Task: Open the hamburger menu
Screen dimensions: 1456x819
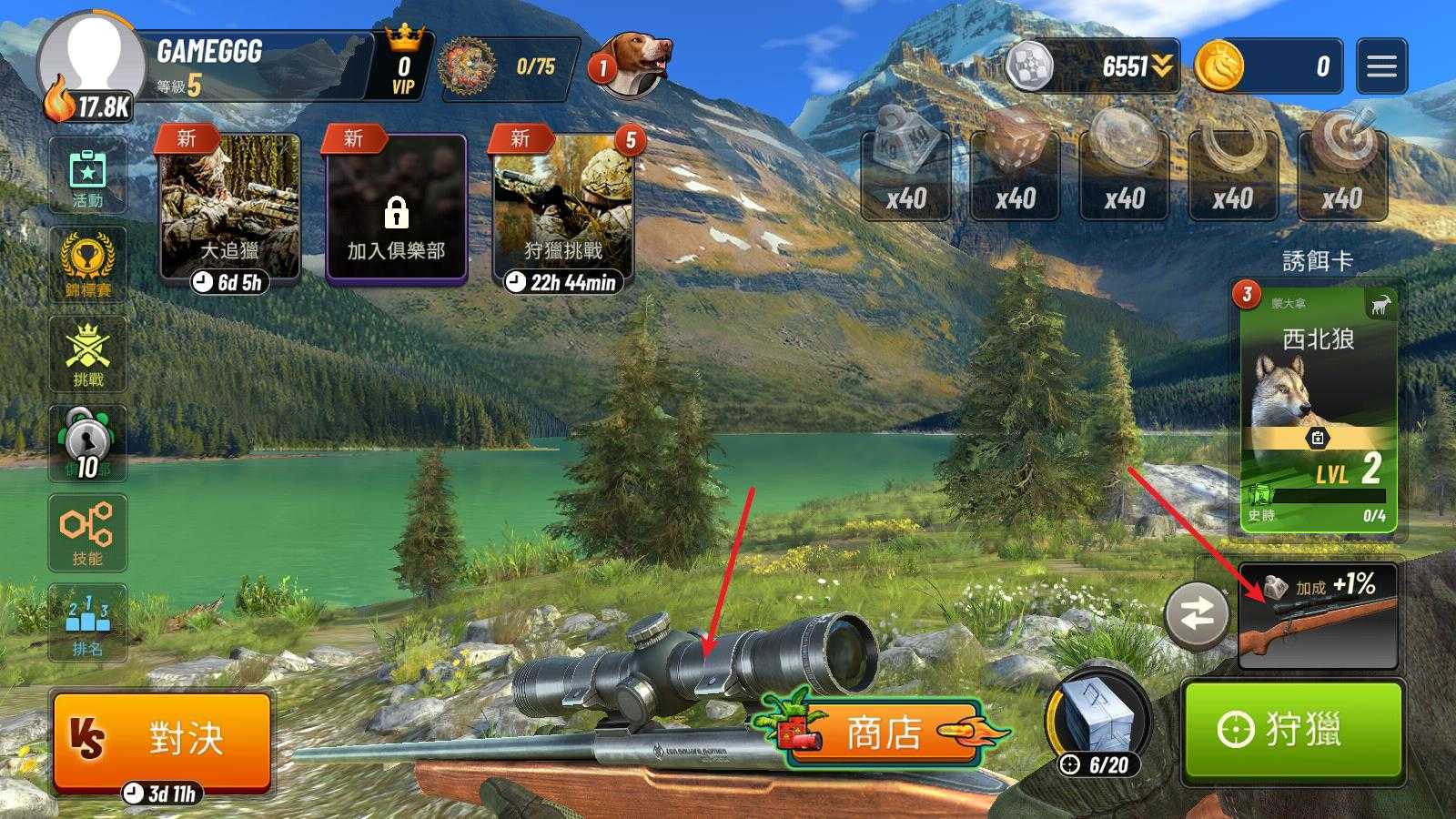Action: click(x=1380, y=66)
